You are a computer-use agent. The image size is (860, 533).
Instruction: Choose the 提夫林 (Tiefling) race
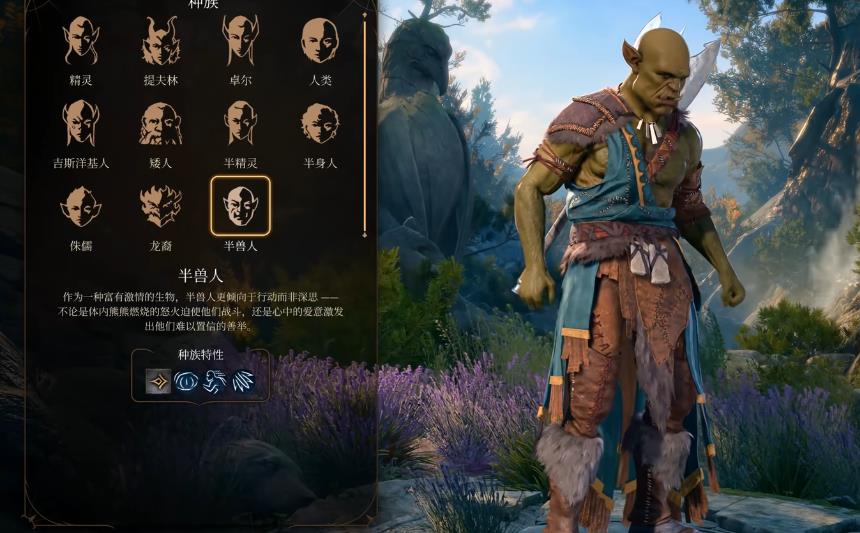pyautogui.click(x=160, y=42)
